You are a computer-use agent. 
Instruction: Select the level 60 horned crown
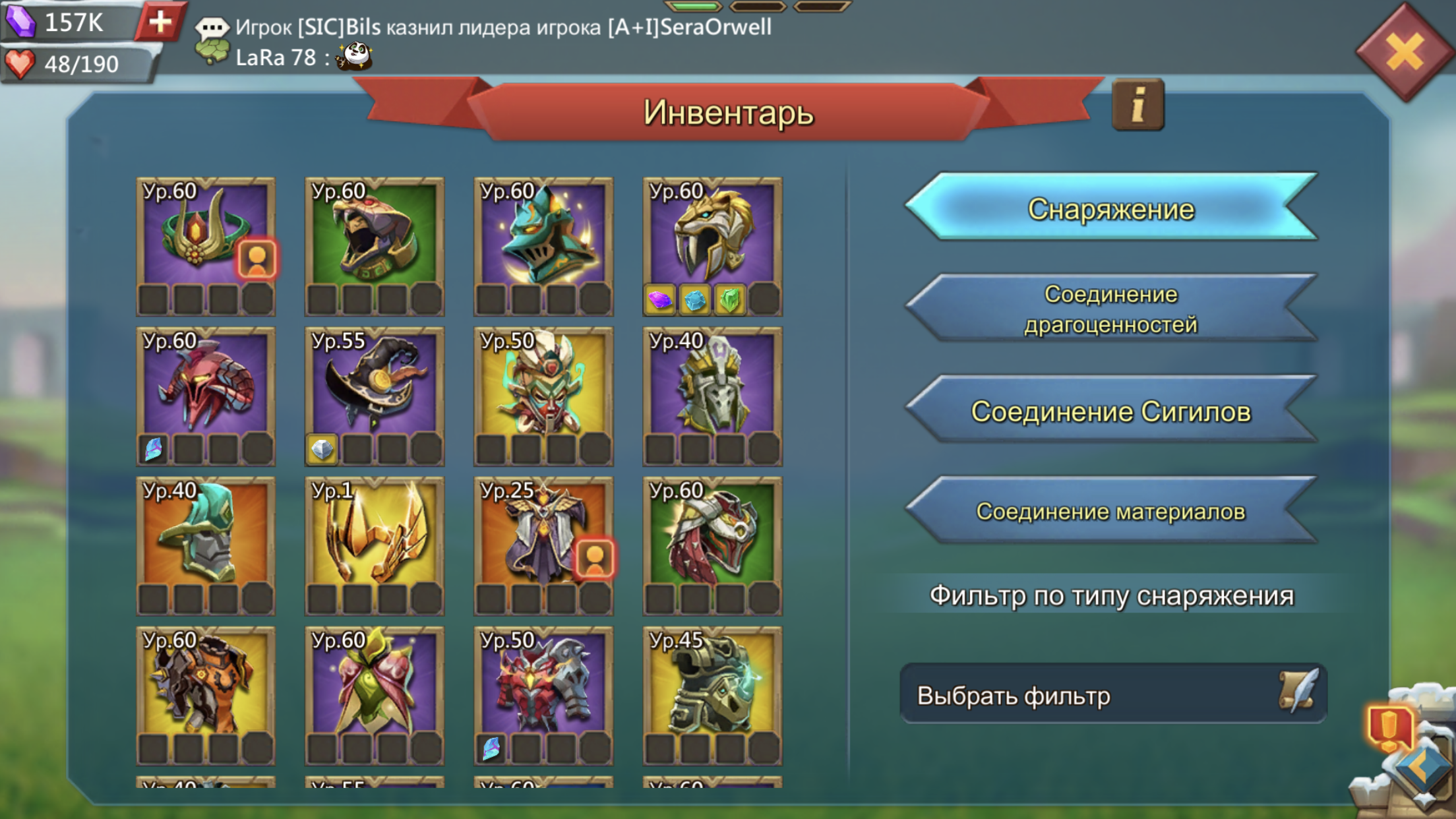pyautogui.click(x=205, y=245)
